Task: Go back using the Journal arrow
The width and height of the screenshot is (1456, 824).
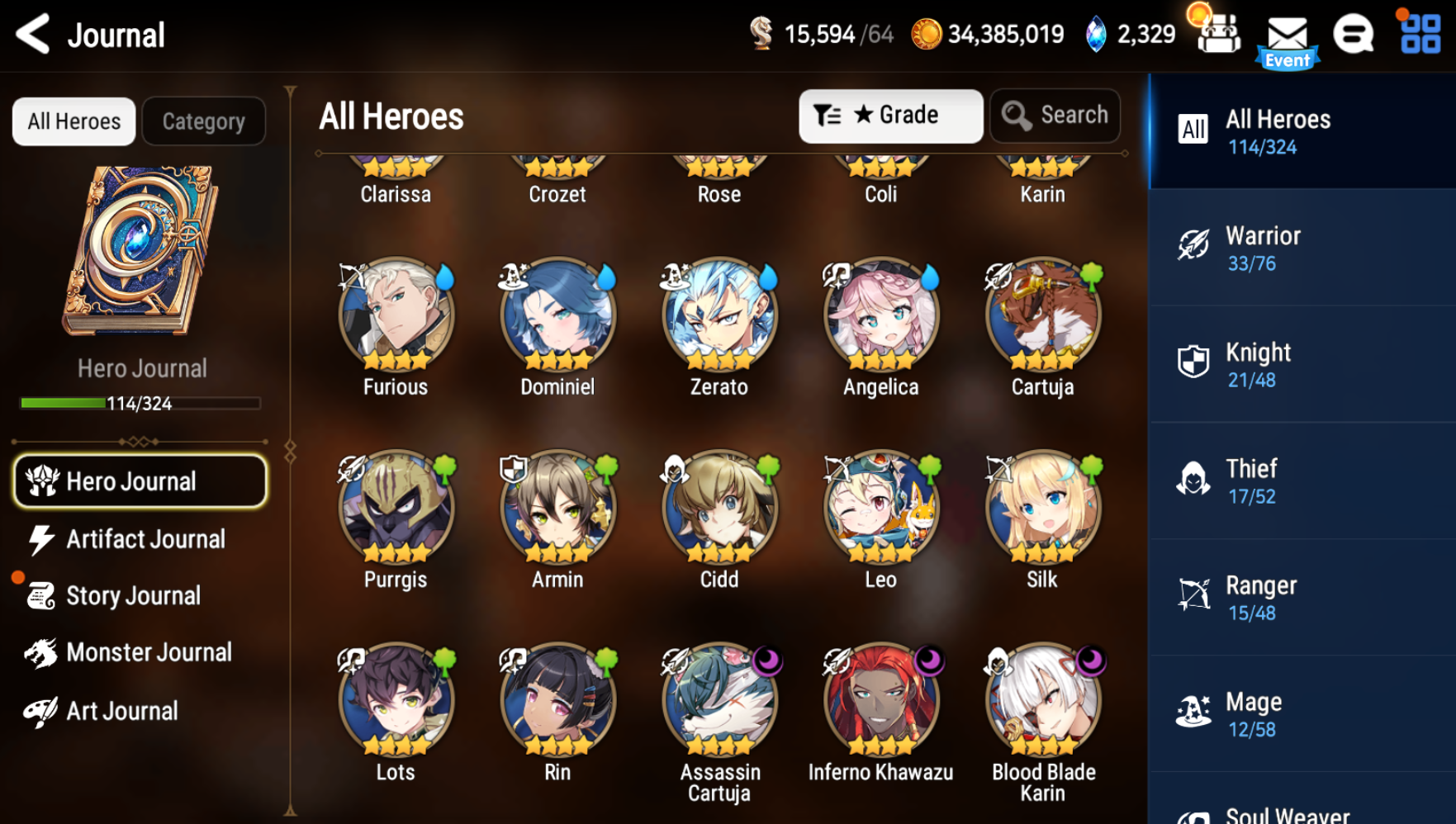Action: [x=34, y=35]
